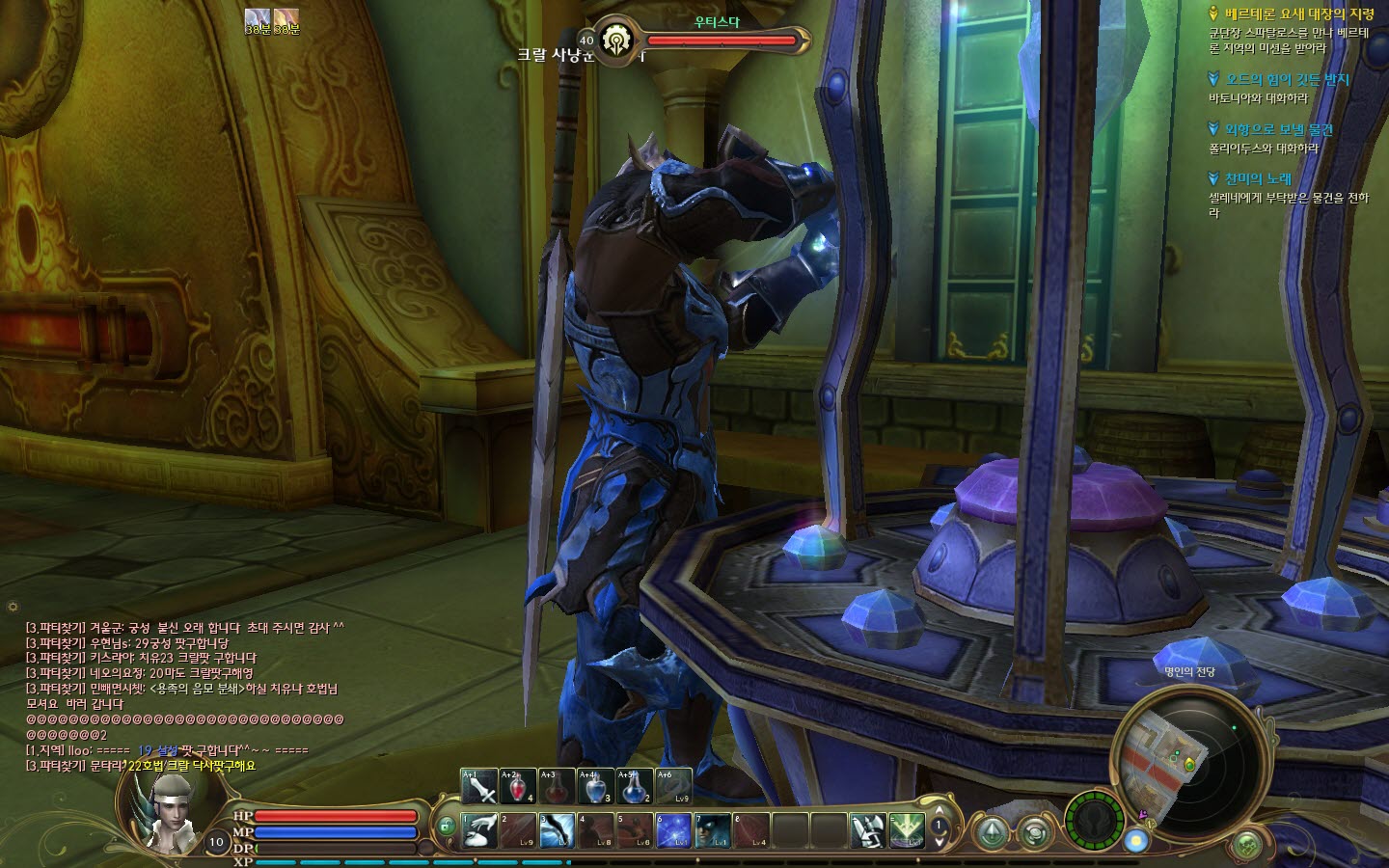The image size is (1389, 868).
Task: Click the green skull button beside the minimap
Action: point(1247,842)
